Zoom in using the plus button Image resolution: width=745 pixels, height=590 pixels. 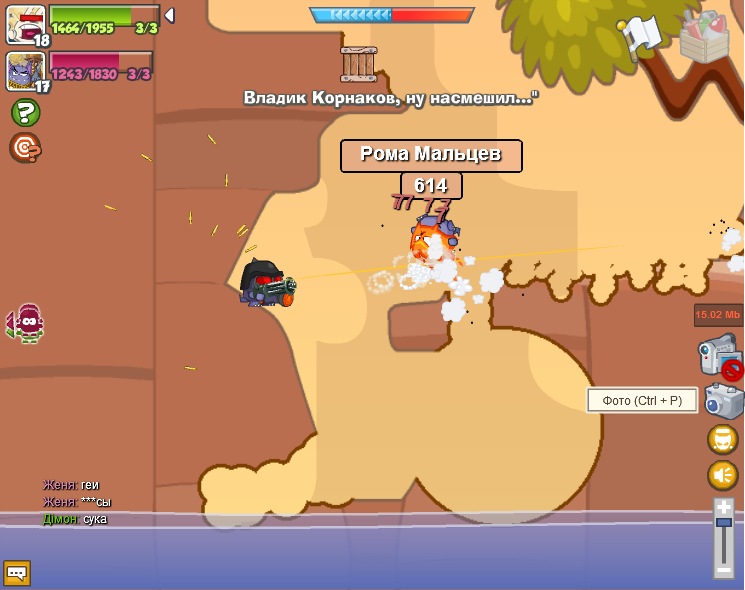tap(724, 507)
